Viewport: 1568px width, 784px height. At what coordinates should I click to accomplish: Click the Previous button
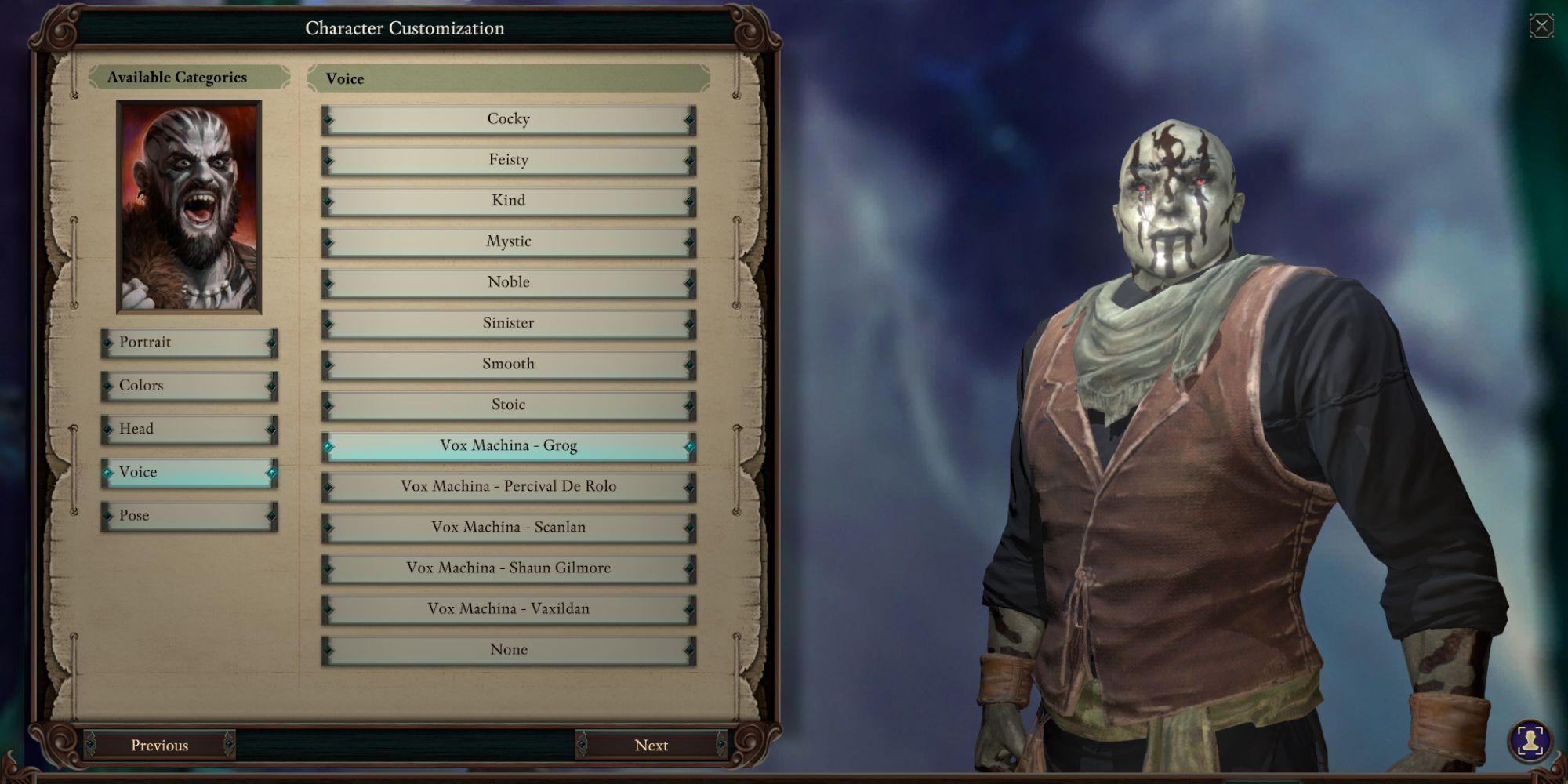click(x=160, y=745)
